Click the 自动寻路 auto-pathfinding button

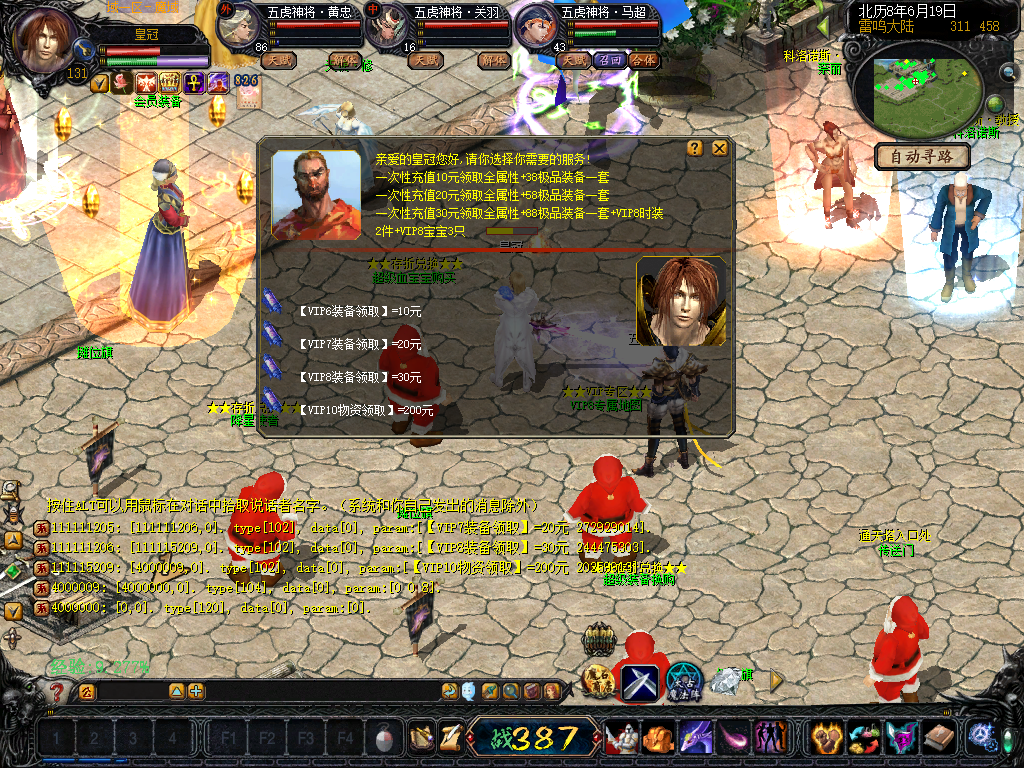[922, 157]
